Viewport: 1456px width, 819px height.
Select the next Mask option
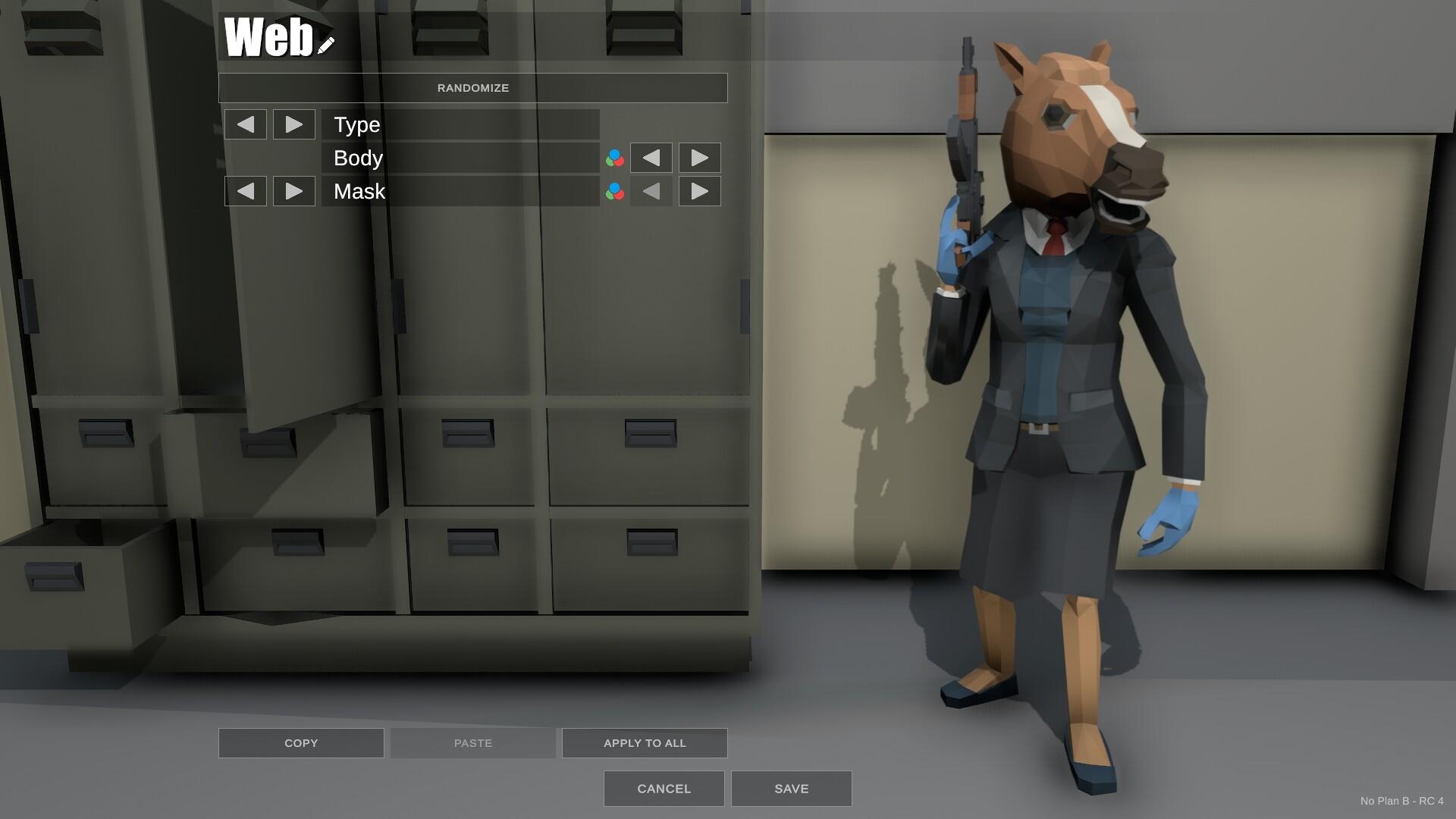(x=699, y=191)
